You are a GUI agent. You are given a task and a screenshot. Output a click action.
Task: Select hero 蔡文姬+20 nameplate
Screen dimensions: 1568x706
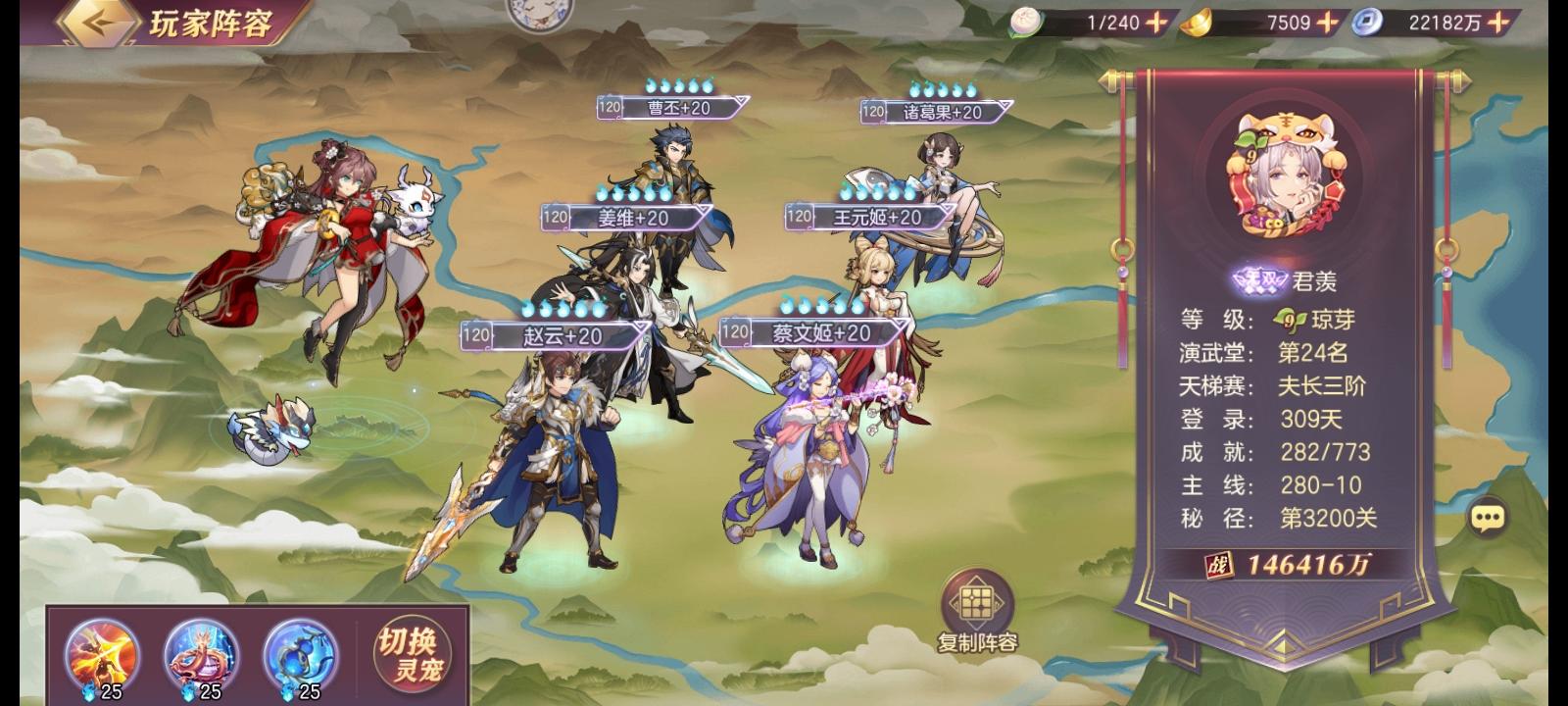pyautogui.click(x=817, y=333)
